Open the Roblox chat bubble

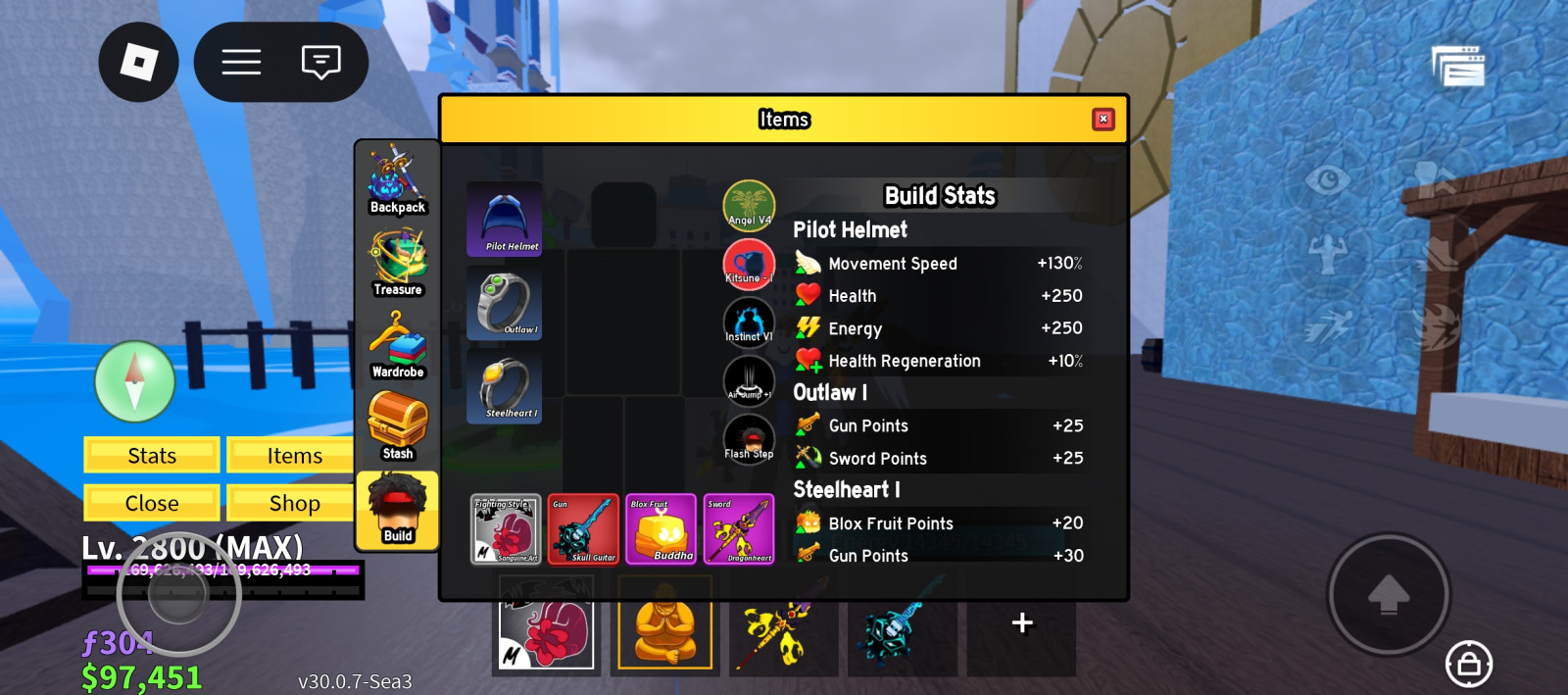pyautogui.click(x=320, y=63)
